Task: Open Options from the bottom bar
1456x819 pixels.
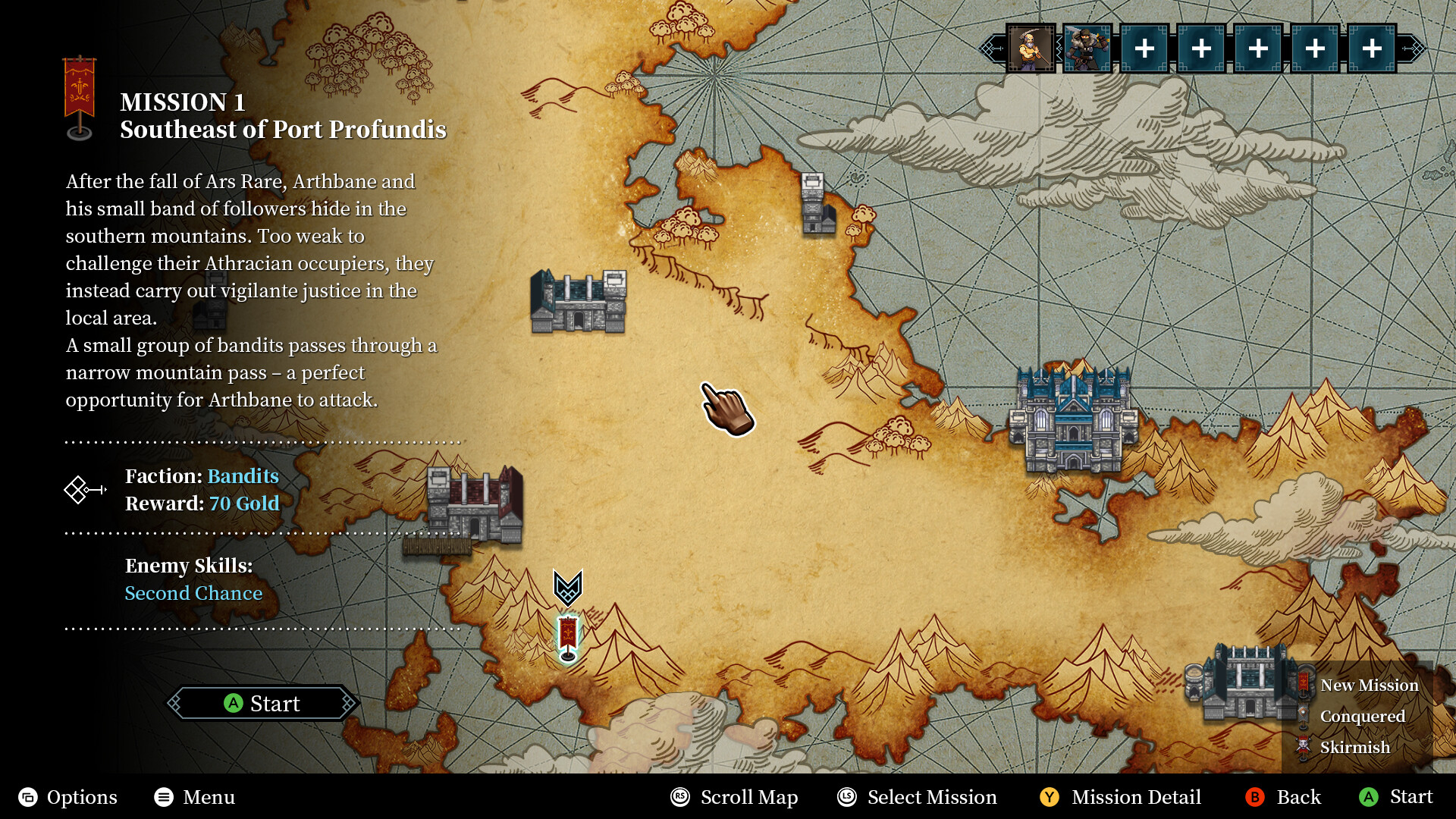Action: click(x=68, y=797)
